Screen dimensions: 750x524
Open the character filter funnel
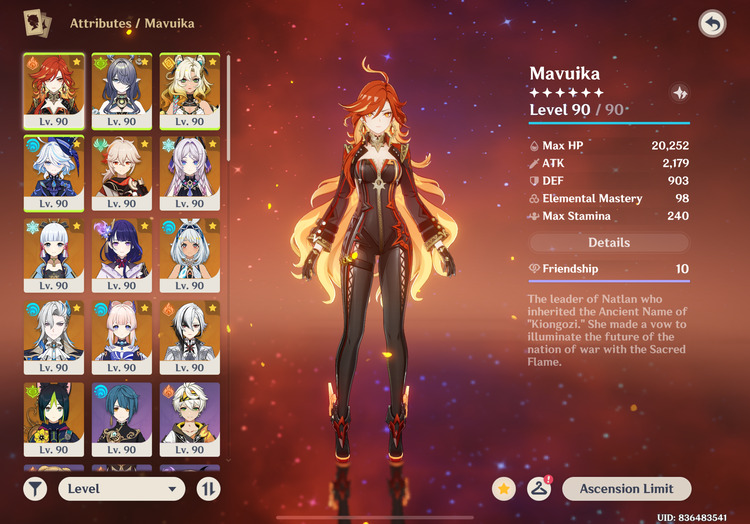pos(36,489)
